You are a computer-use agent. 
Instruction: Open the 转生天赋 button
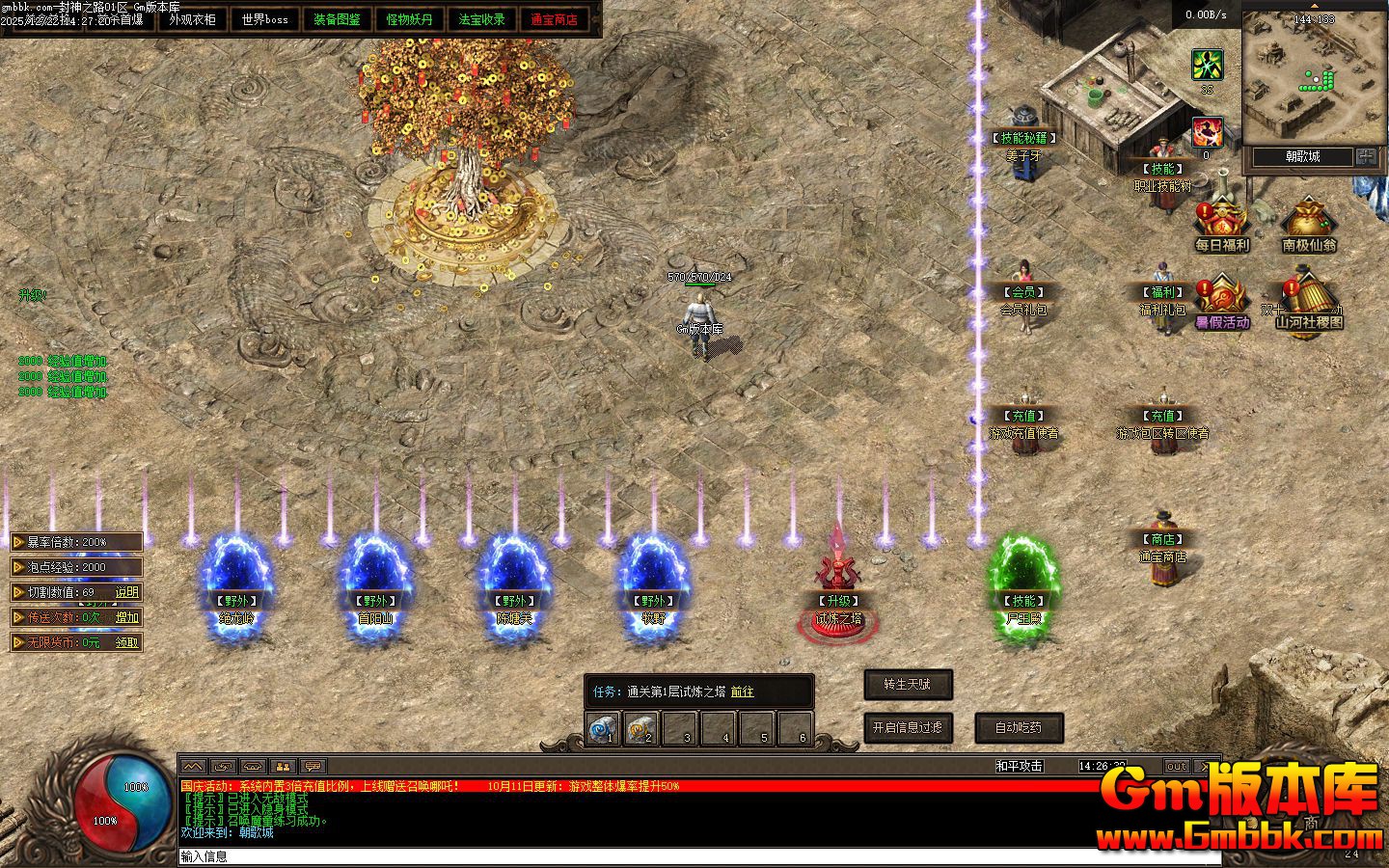click(x=908, y=685)
